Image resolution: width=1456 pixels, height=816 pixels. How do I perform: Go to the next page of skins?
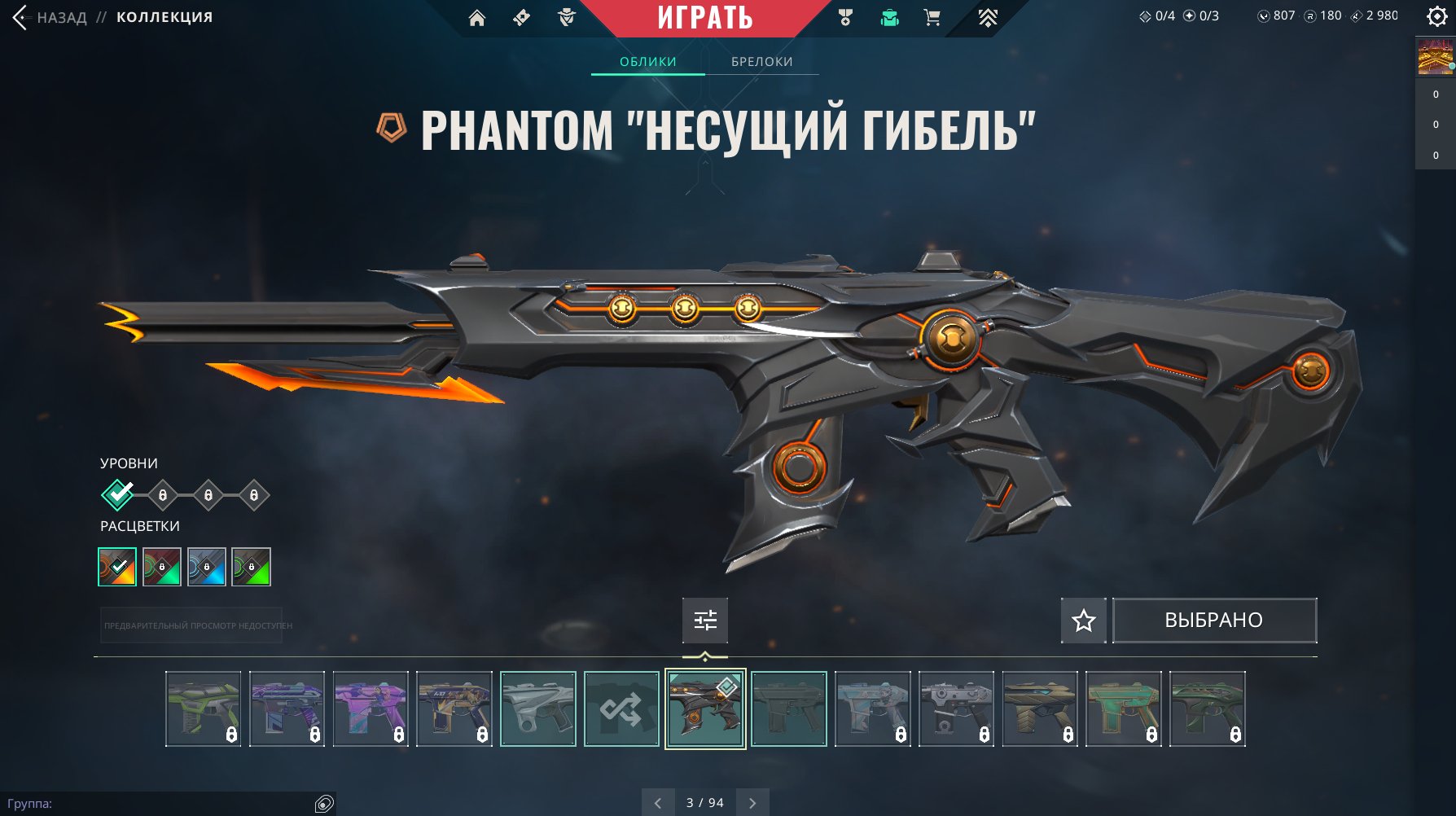tap(753, 802)
